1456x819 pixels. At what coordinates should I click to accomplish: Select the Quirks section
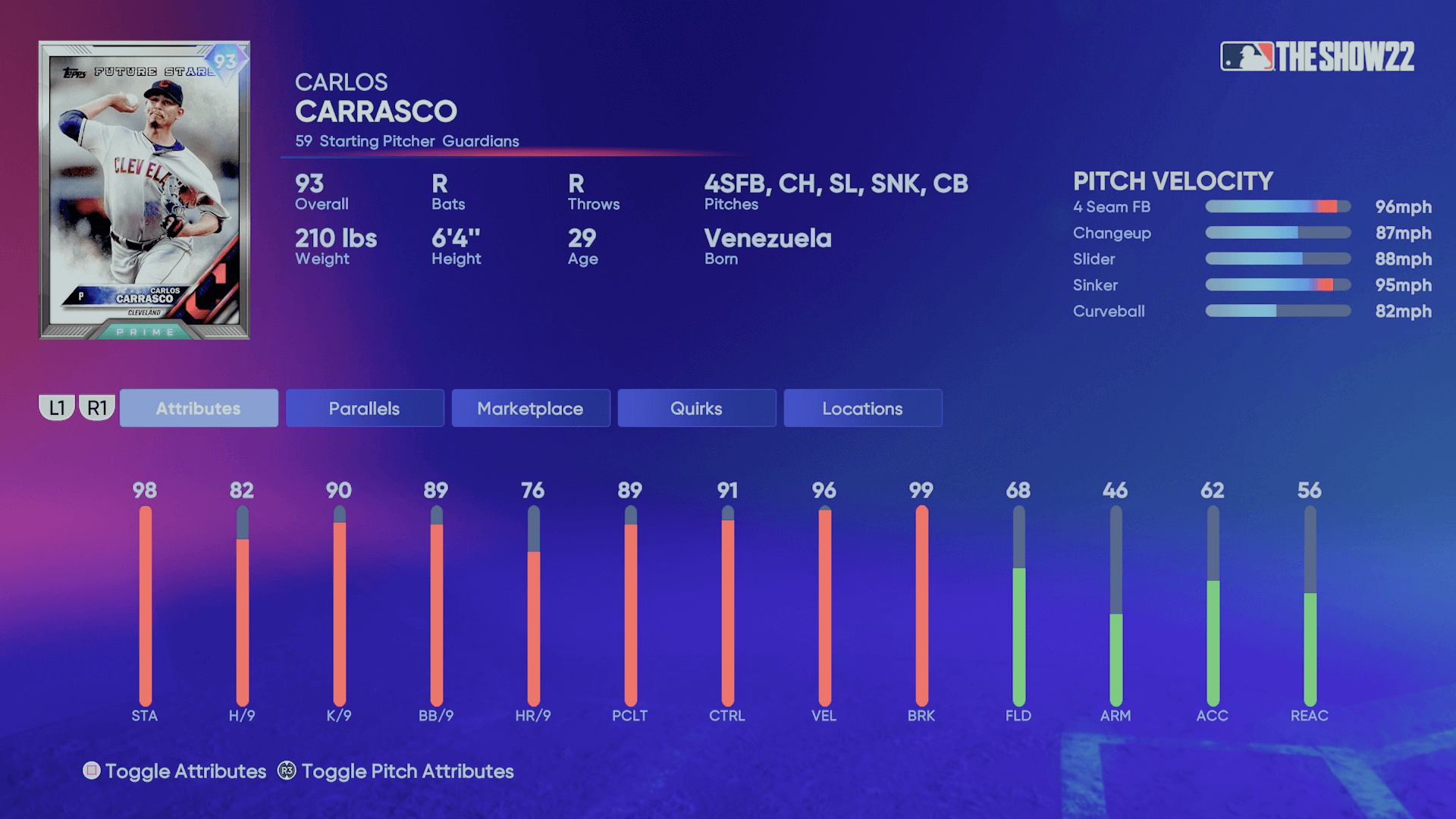pyautogui.click(x=696, y=408)
